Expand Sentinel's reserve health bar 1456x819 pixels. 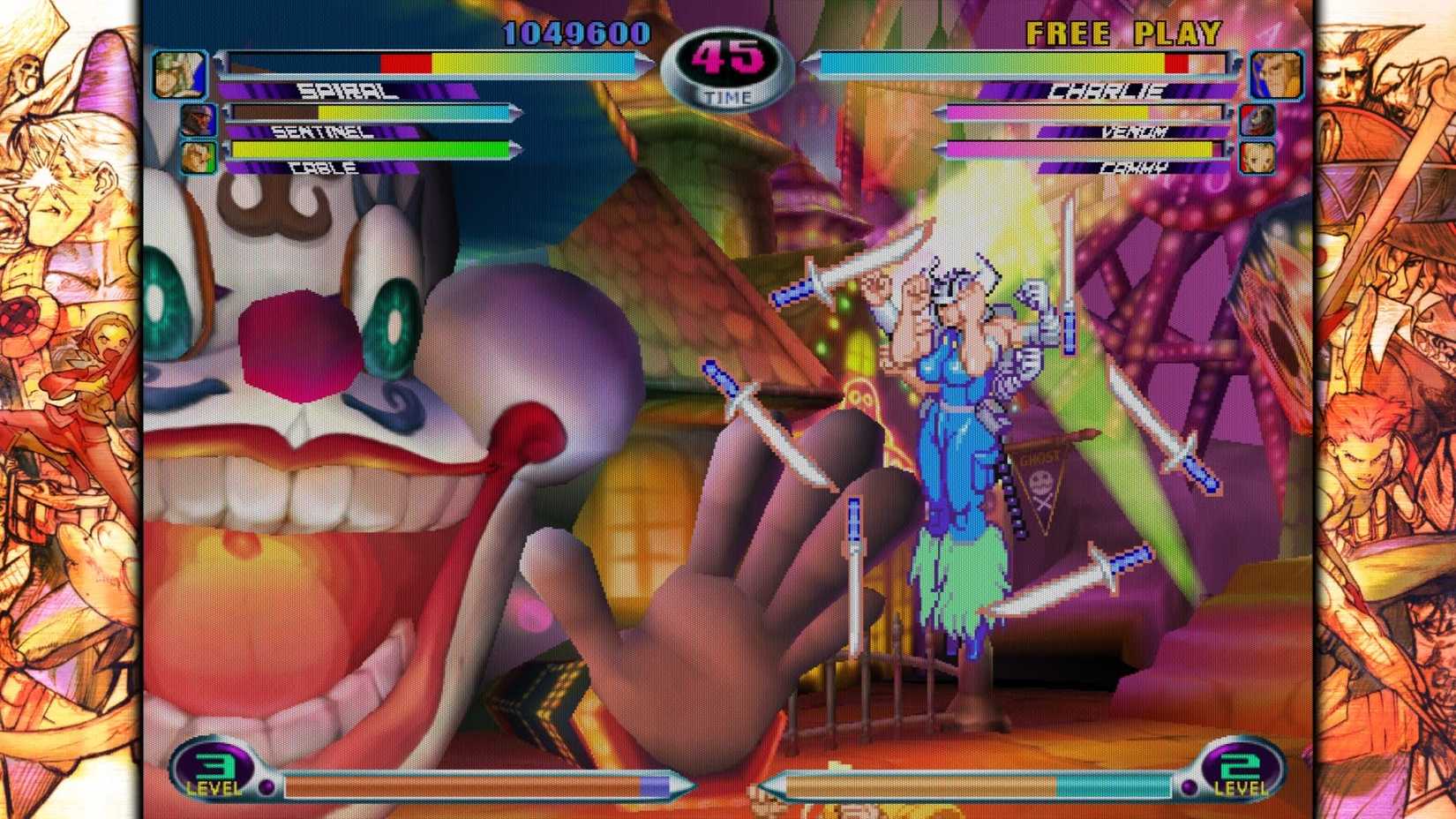tap(371, 110)
